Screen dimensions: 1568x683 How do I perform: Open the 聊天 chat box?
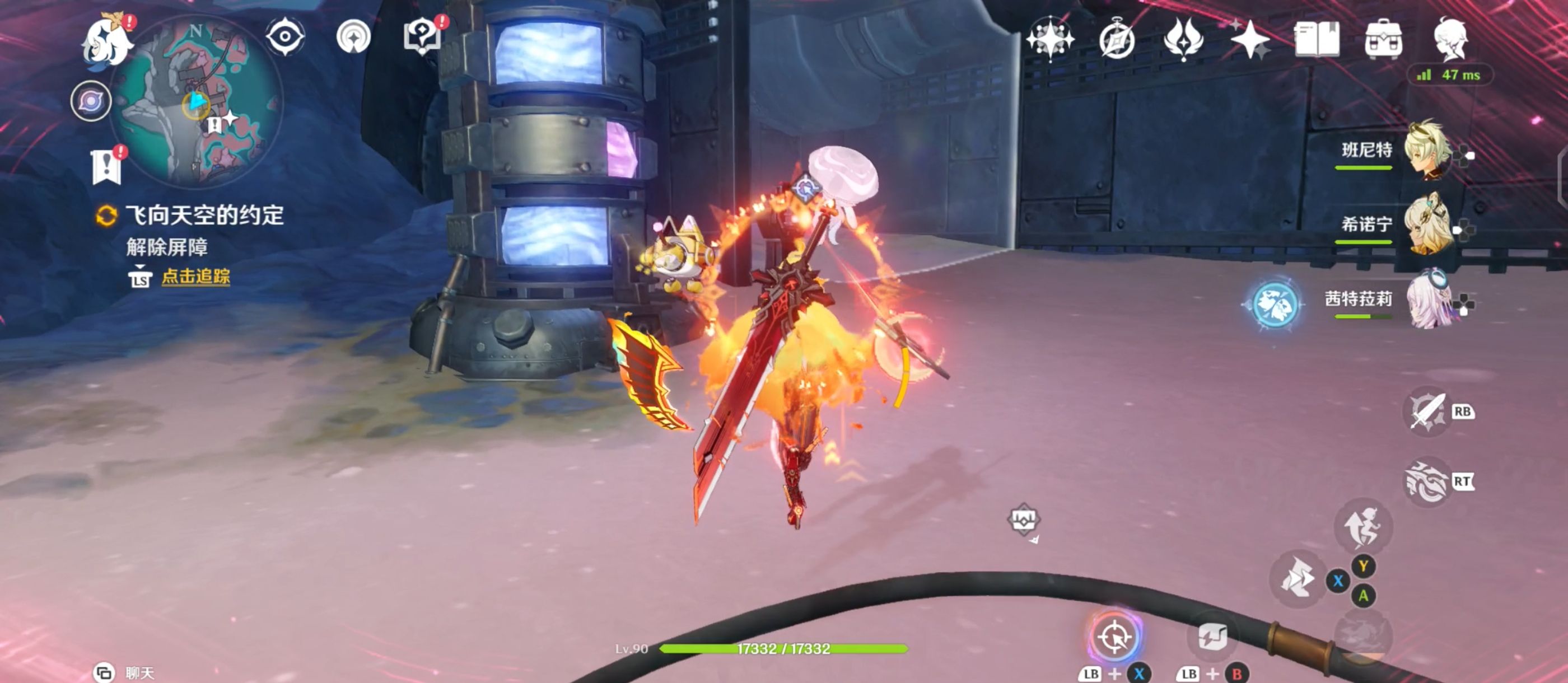pyautogui.click(x=127, y=673)
